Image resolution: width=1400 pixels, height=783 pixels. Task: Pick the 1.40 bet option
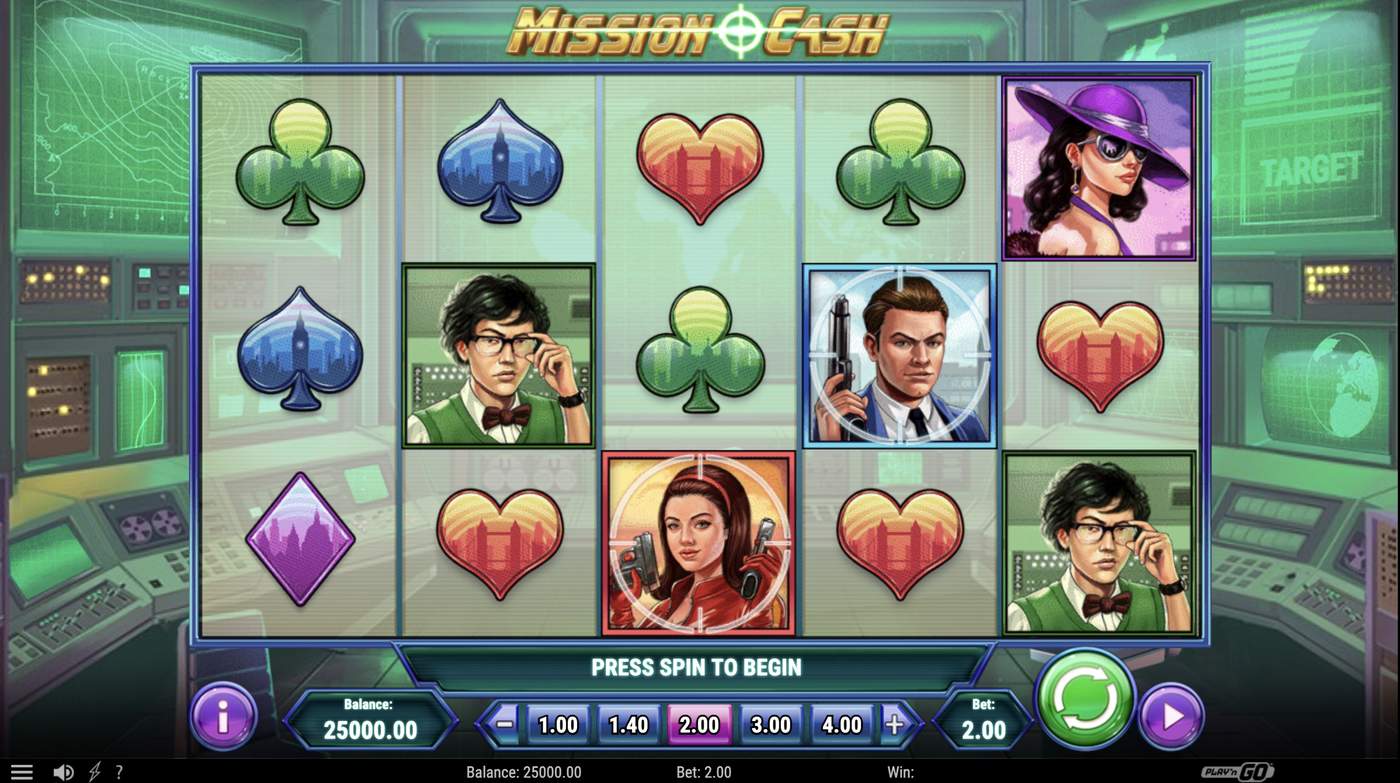point(628,722)
